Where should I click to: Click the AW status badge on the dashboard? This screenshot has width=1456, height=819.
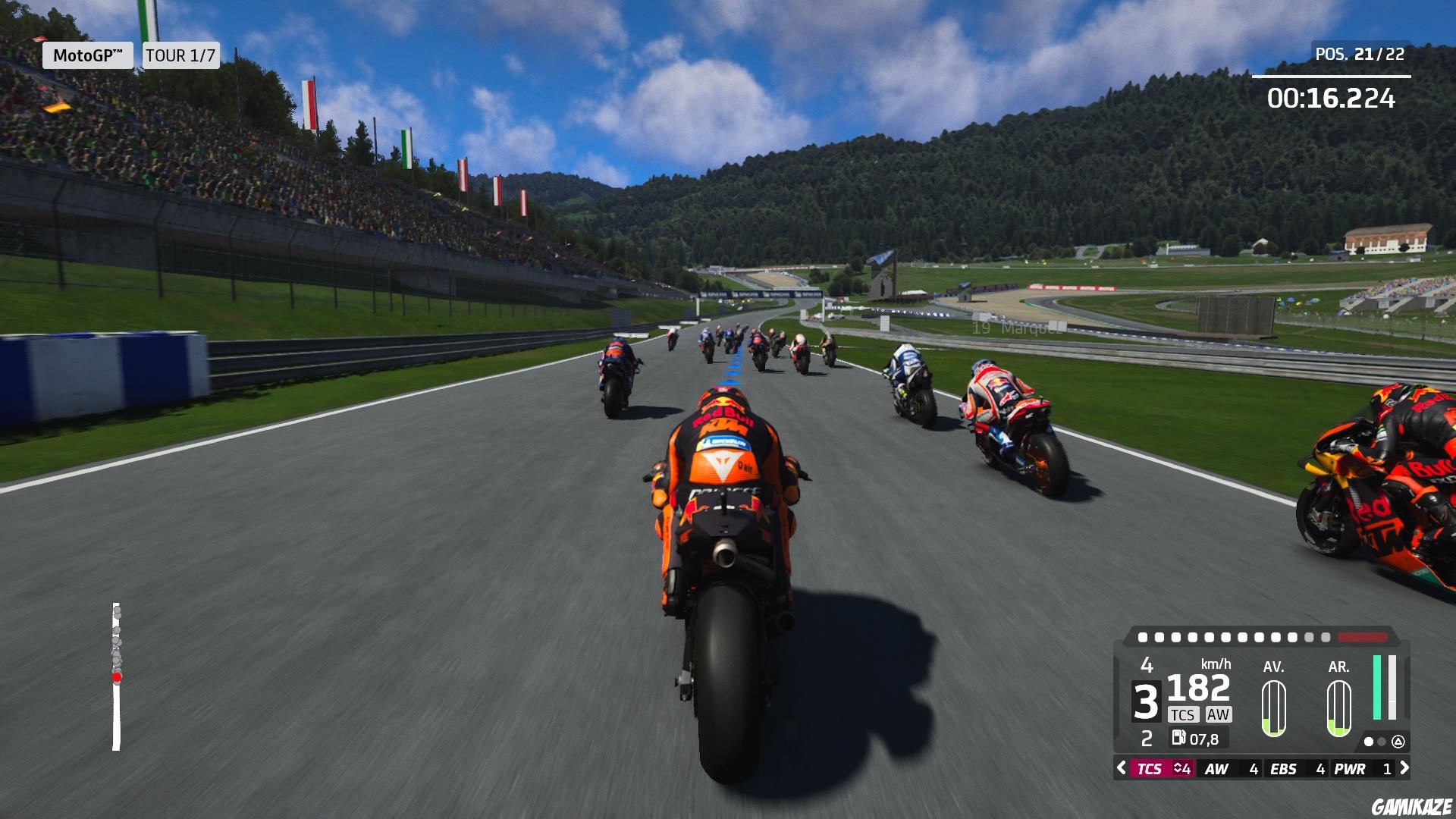click(1217, 715)
